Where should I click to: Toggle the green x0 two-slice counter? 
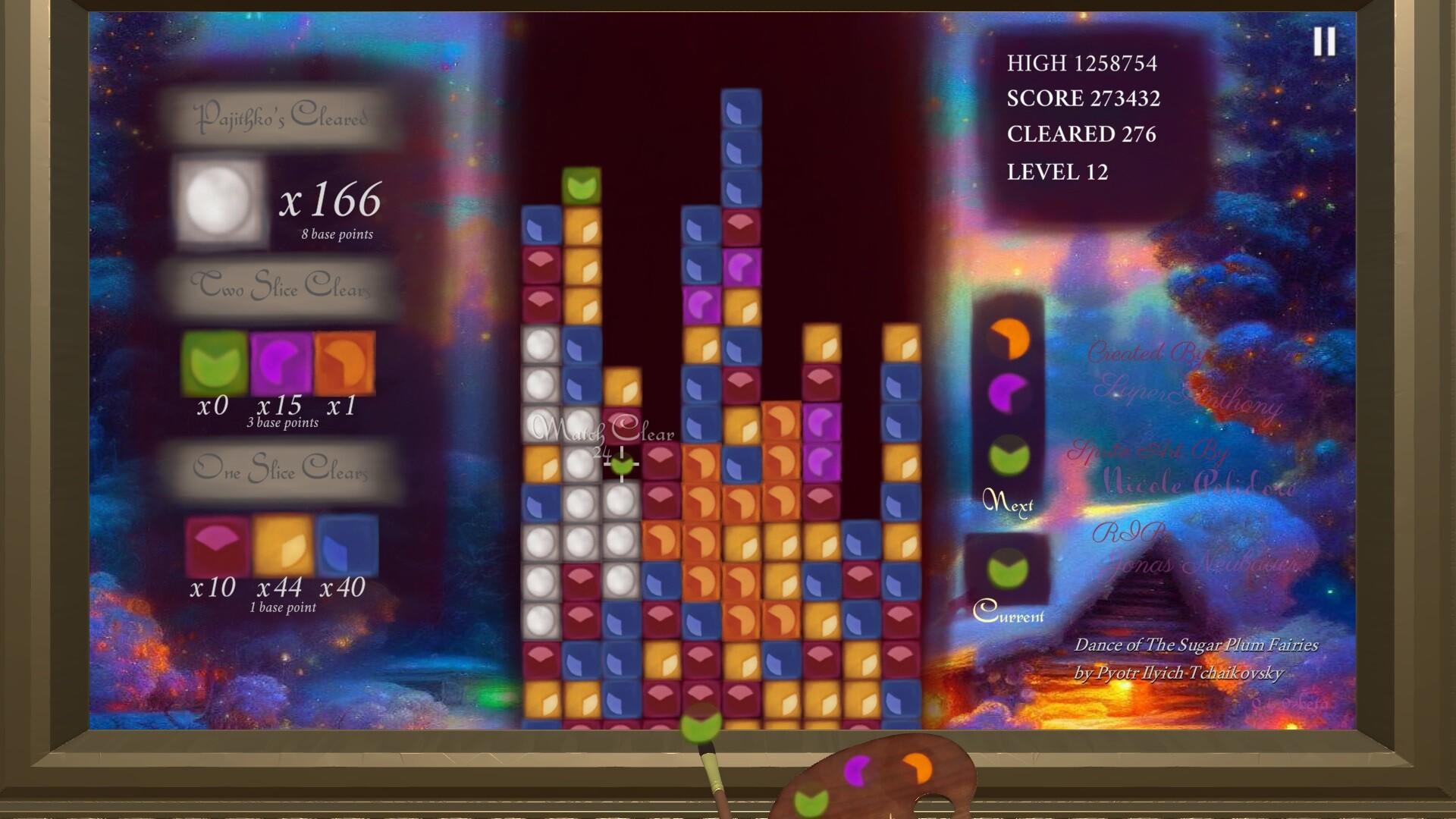tap(215, 371)
